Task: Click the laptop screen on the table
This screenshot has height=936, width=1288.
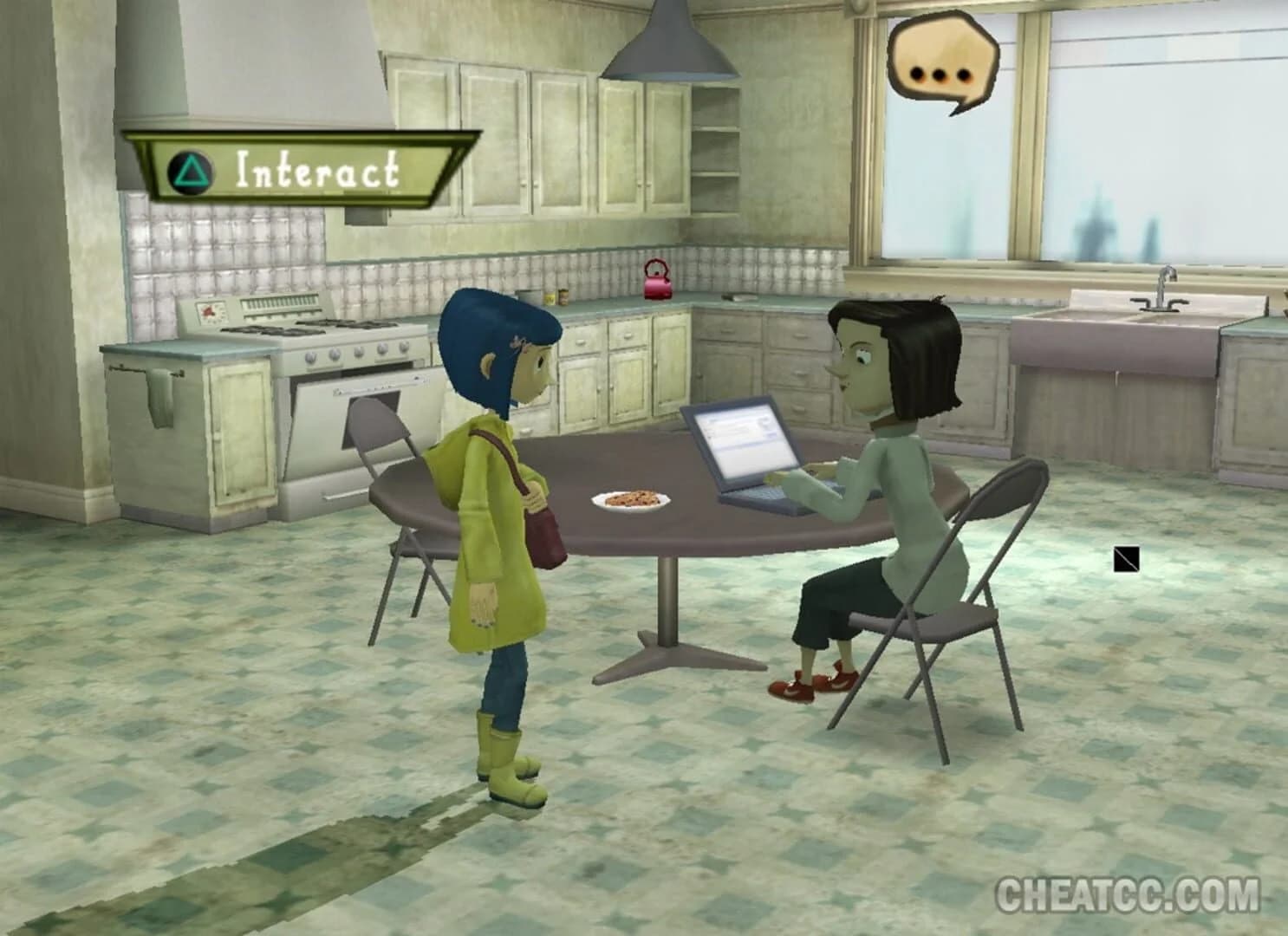Action: pos(745,442)
